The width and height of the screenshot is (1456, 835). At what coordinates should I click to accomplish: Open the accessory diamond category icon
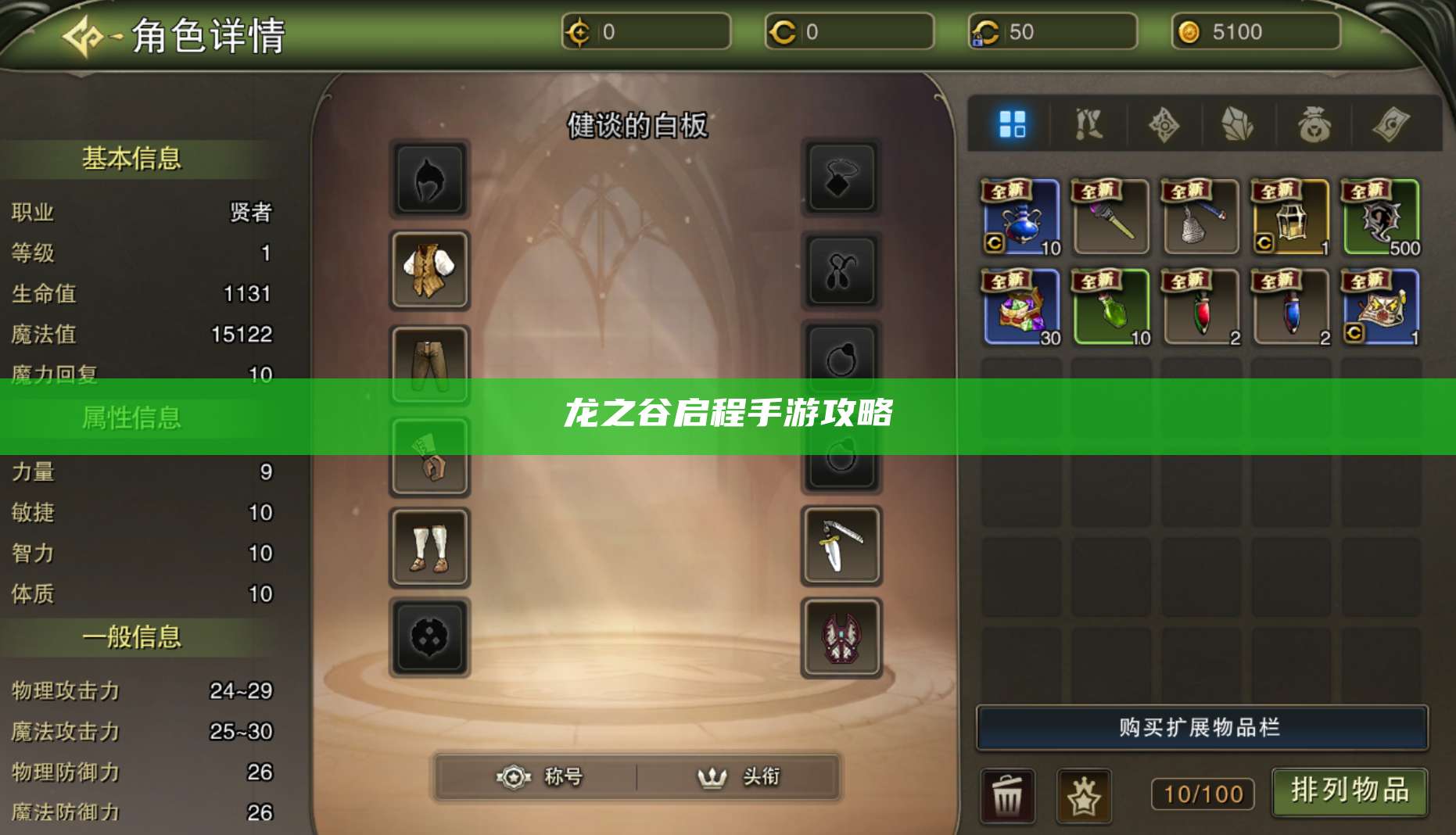(1164, 125)
